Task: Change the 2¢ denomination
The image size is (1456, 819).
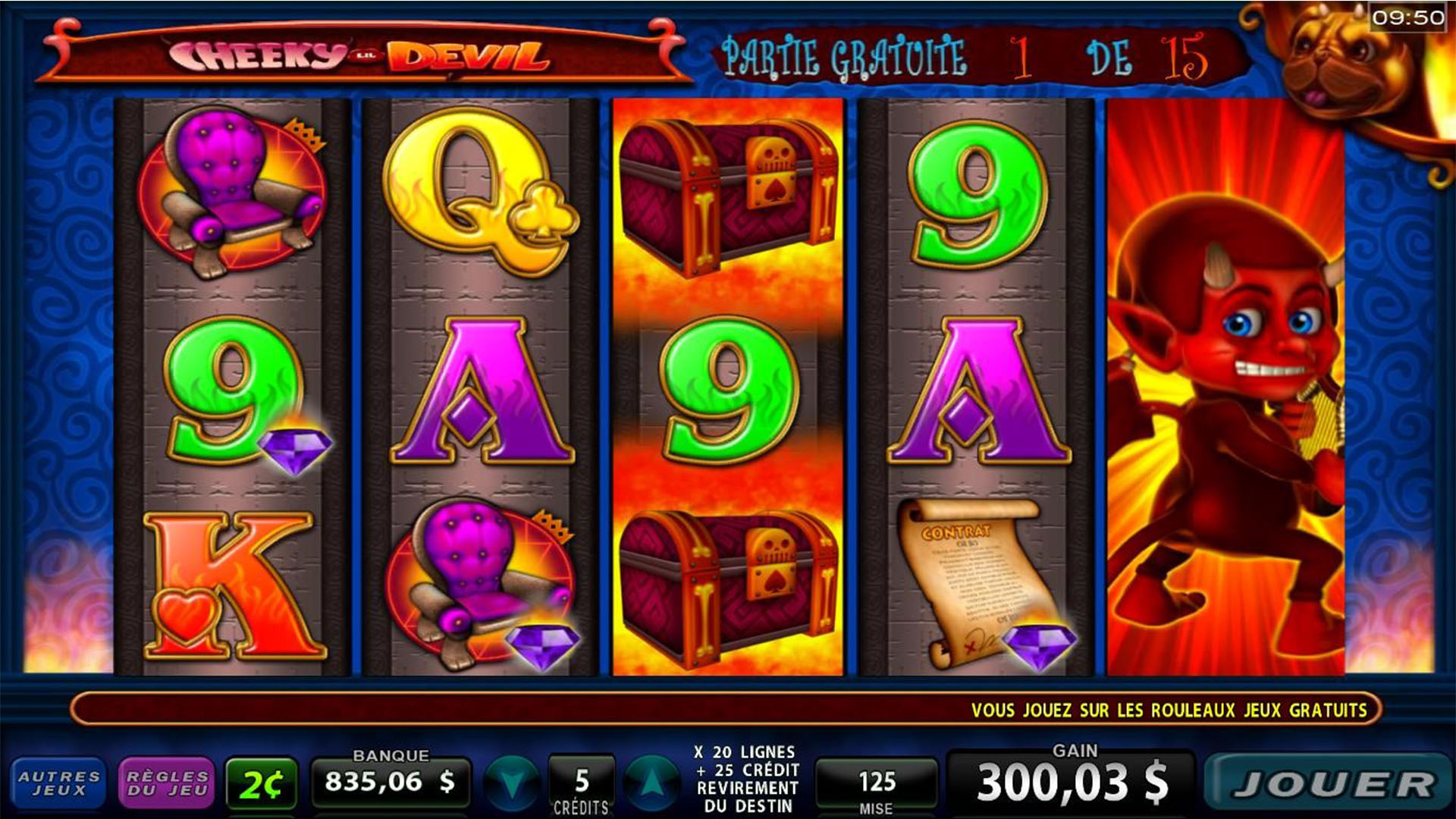Action: pyautogui.click(x=261, y=785)
